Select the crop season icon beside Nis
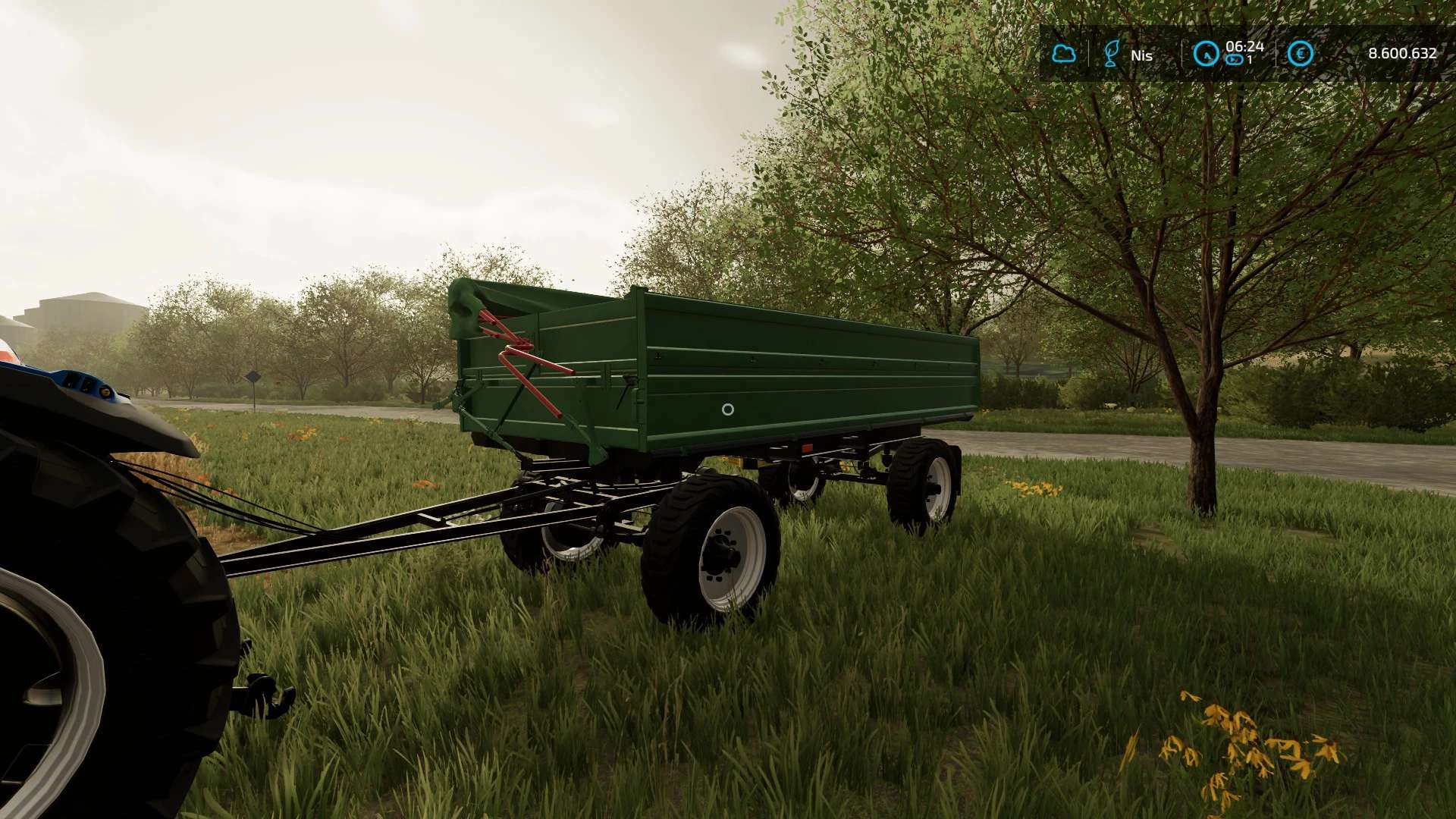The width and height of the screenshot is (1456, 819). tap(1112, 54)
